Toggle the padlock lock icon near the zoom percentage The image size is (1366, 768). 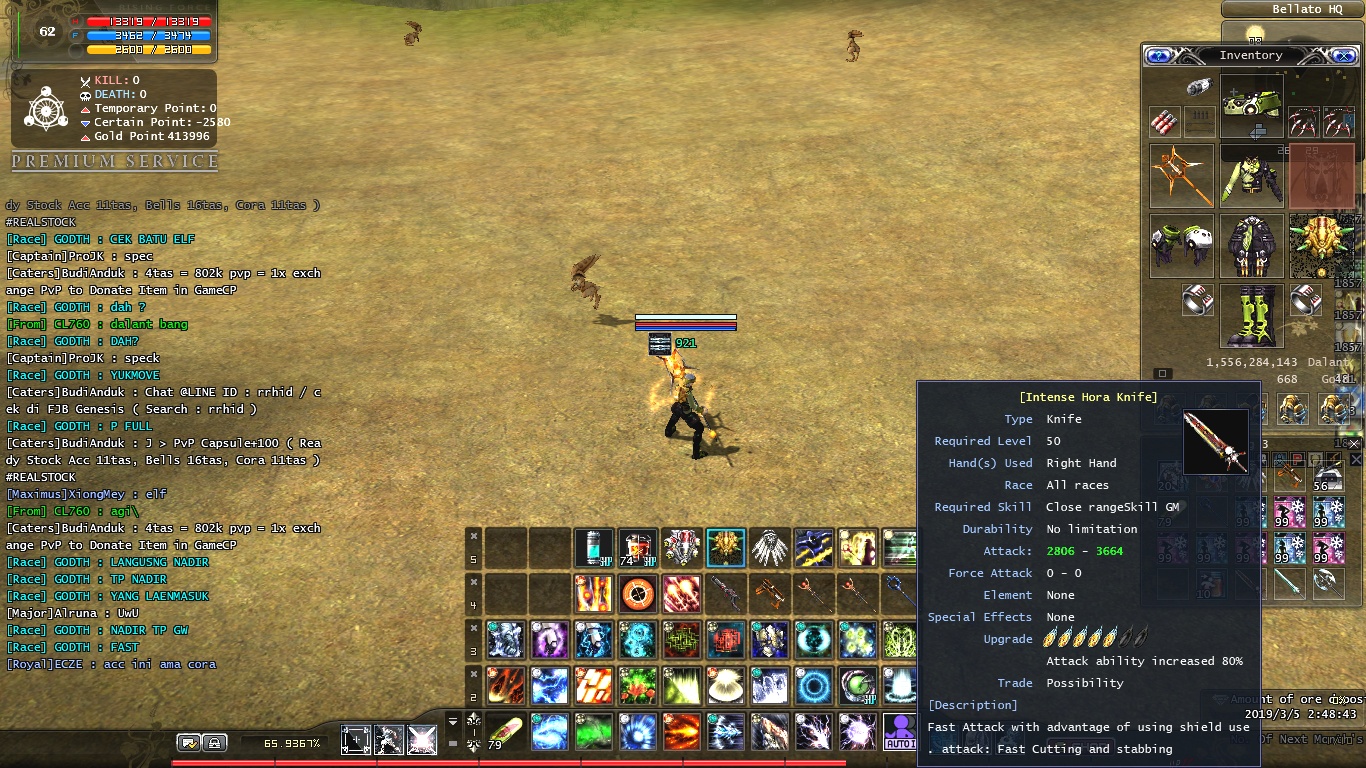click(x=214, y=744)
